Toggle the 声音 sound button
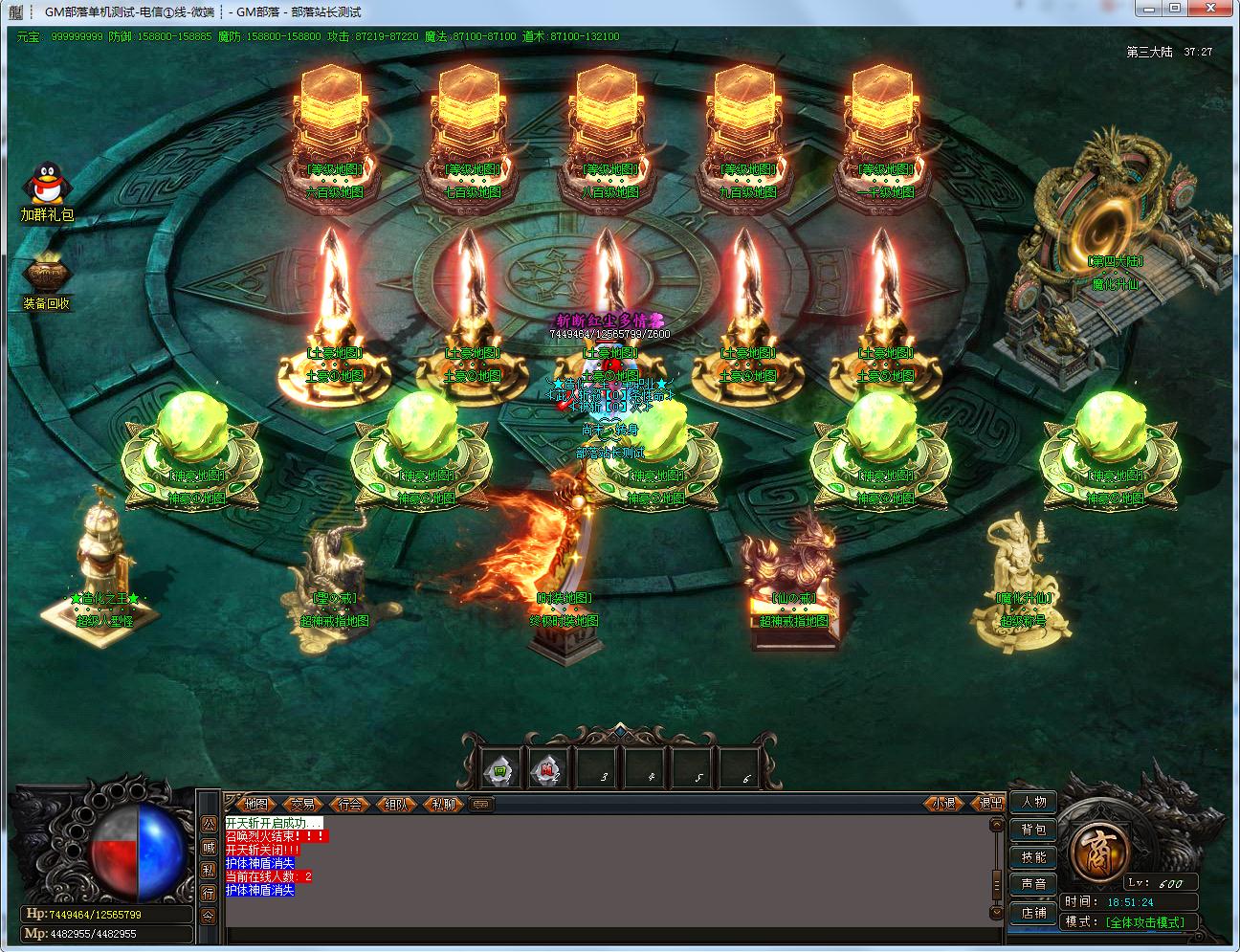Screen dimensions: 1240x952 1033,884
